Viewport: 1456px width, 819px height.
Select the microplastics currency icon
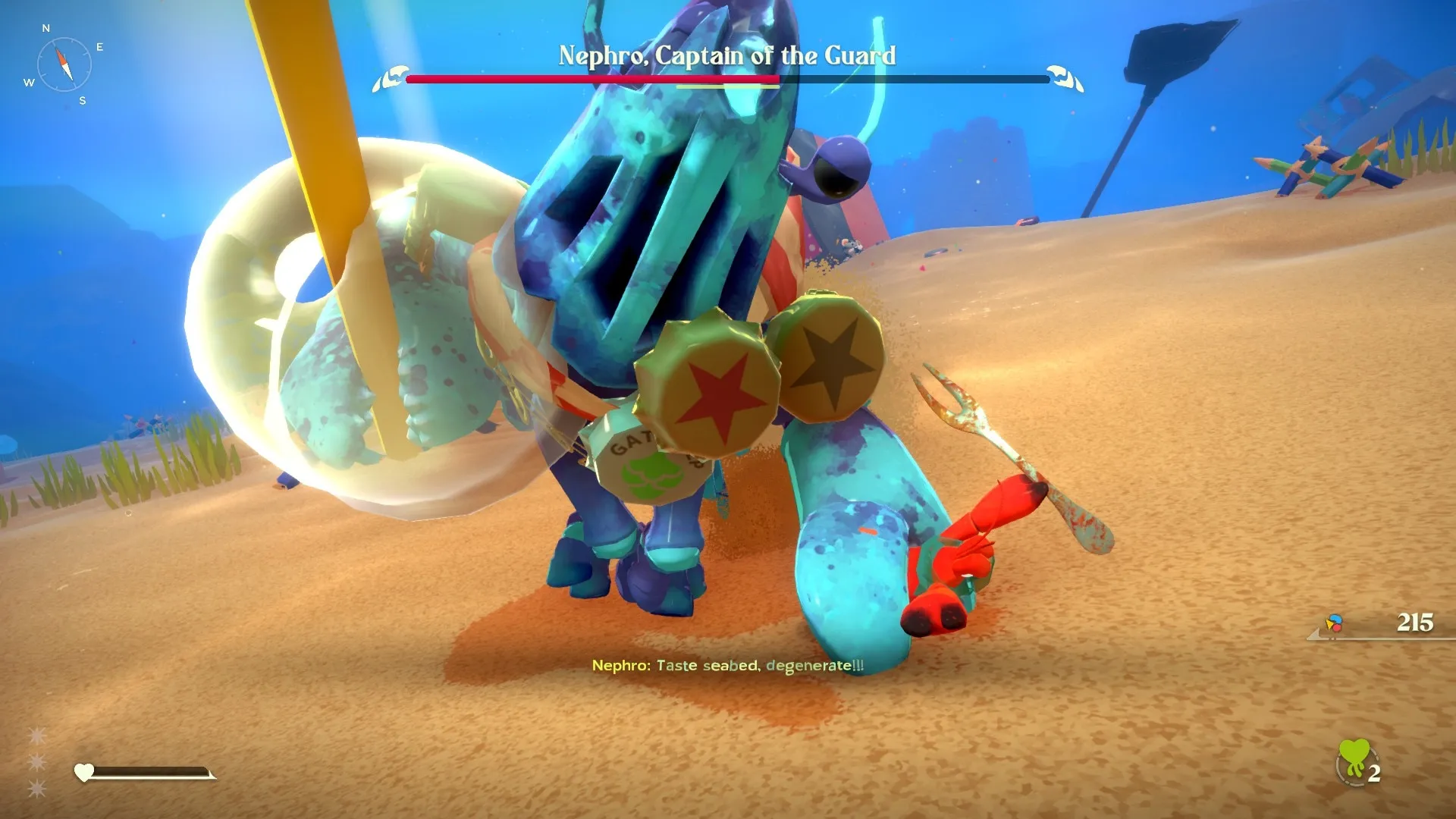click(1334, 623)
